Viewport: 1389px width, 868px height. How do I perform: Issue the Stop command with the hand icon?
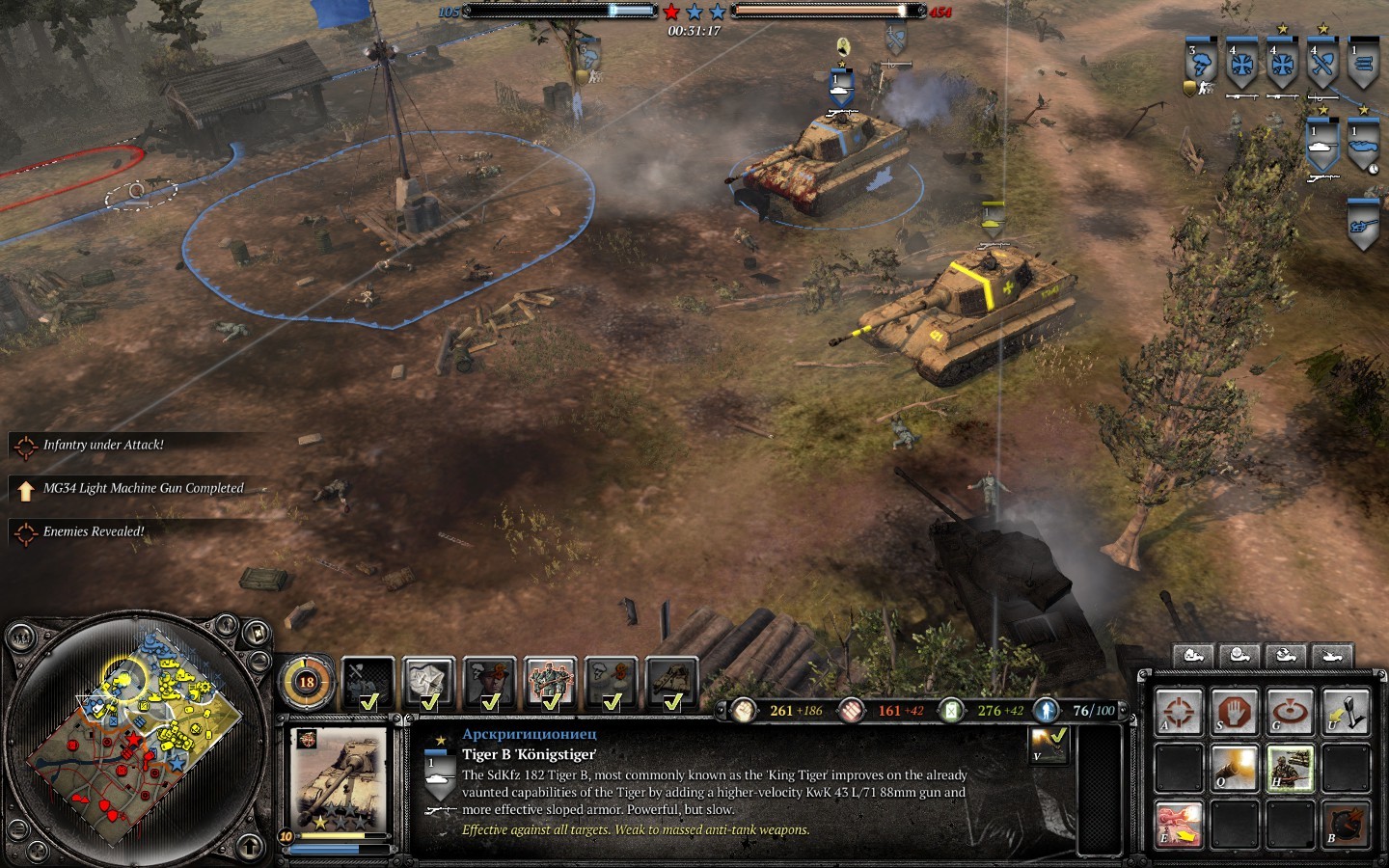pos(1235,713)
